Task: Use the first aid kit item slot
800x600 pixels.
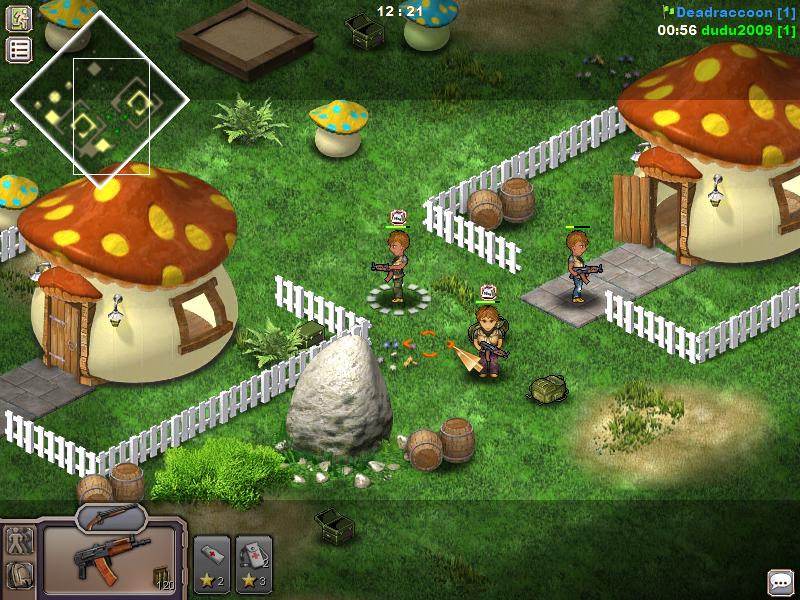Action: tap(254, 564)
